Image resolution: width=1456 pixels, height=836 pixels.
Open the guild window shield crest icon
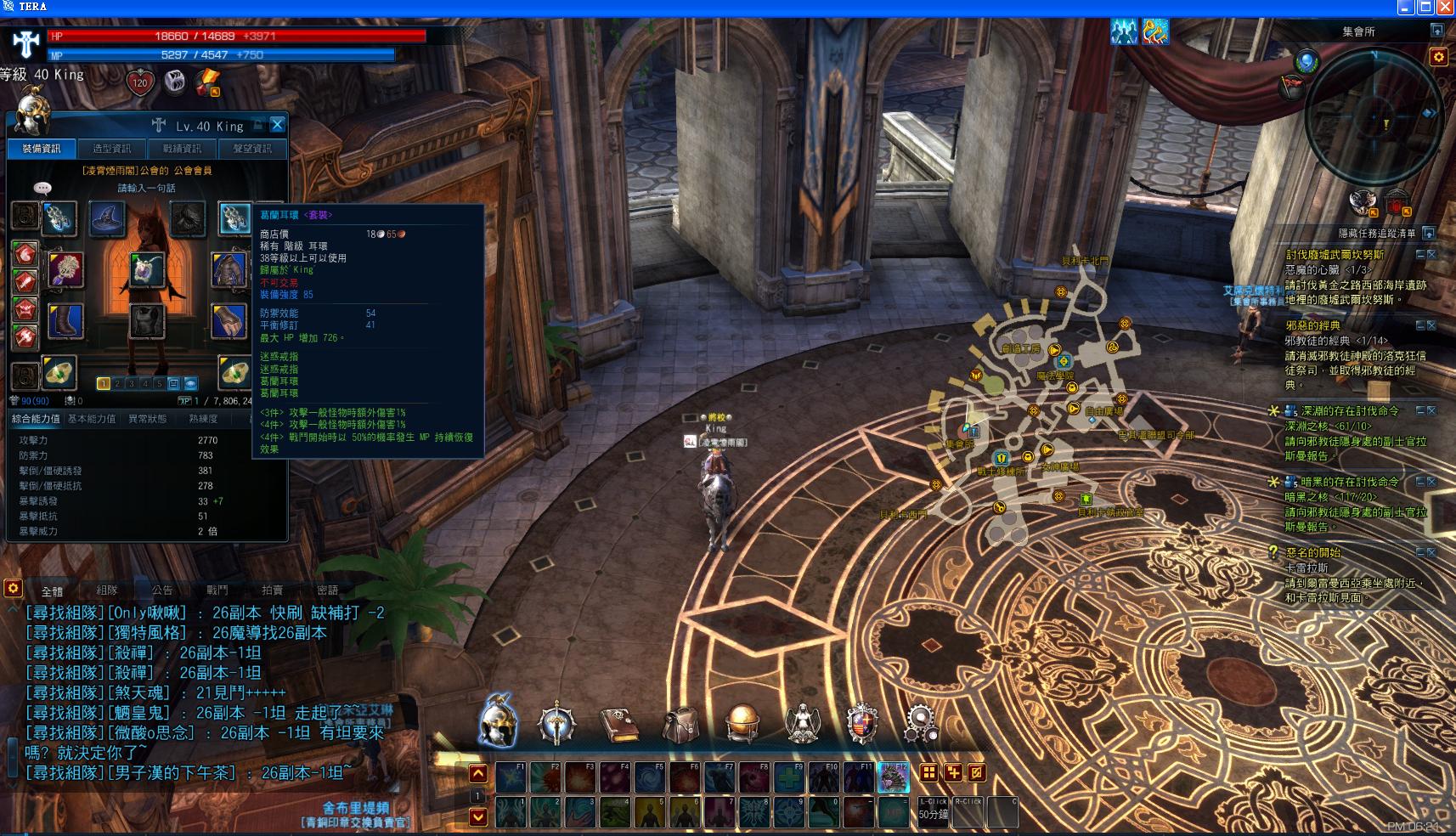click(x=861, y=724)
